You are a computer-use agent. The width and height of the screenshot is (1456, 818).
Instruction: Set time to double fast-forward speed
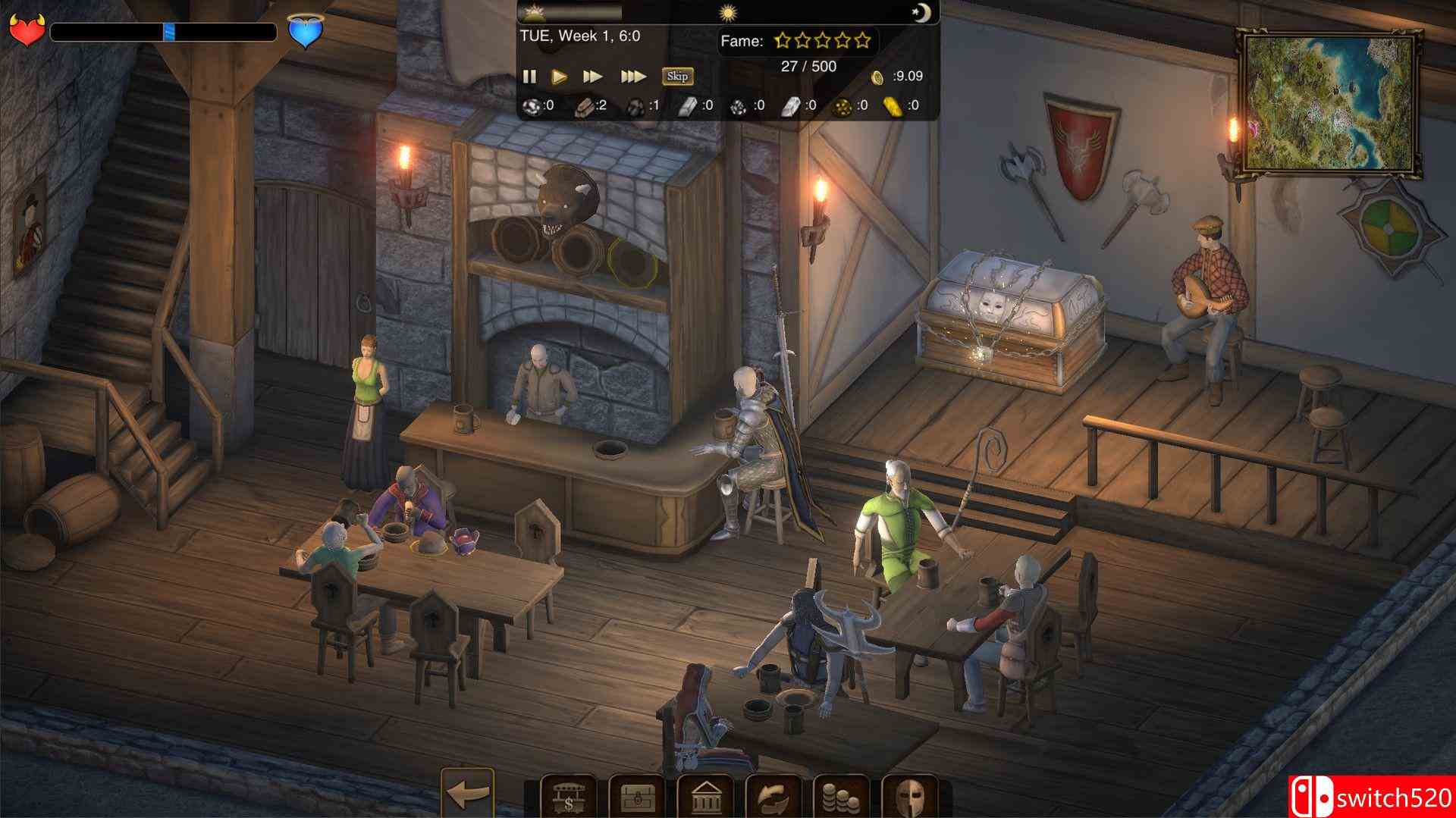click(592, 76)
